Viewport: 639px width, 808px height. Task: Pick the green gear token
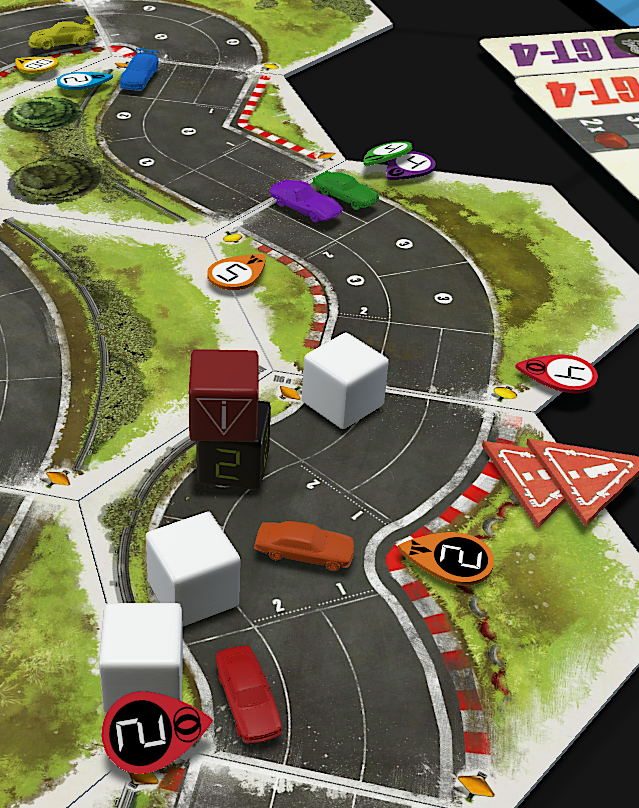[x=385, y=152]
